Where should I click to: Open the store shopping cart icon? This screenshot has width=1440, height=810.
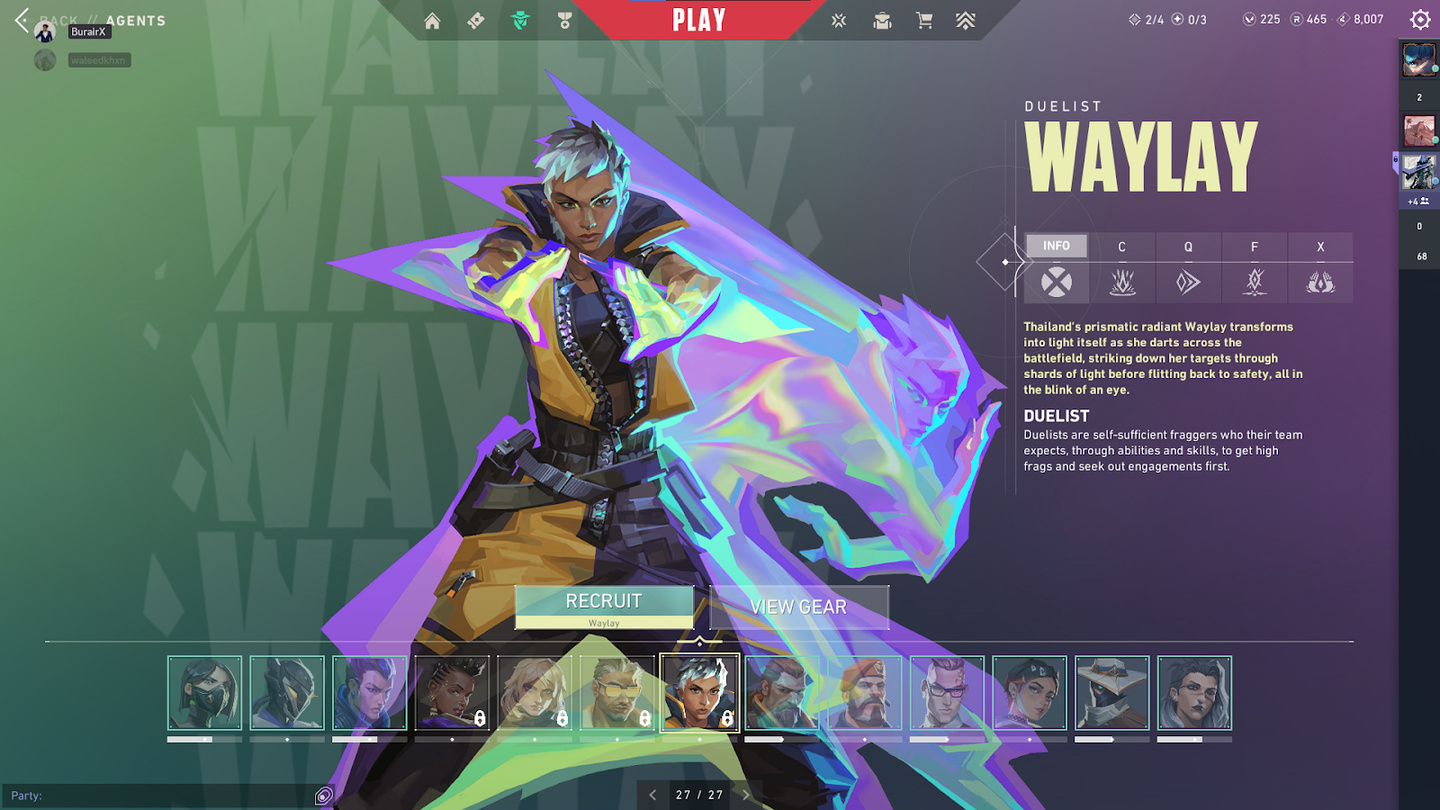924,21
